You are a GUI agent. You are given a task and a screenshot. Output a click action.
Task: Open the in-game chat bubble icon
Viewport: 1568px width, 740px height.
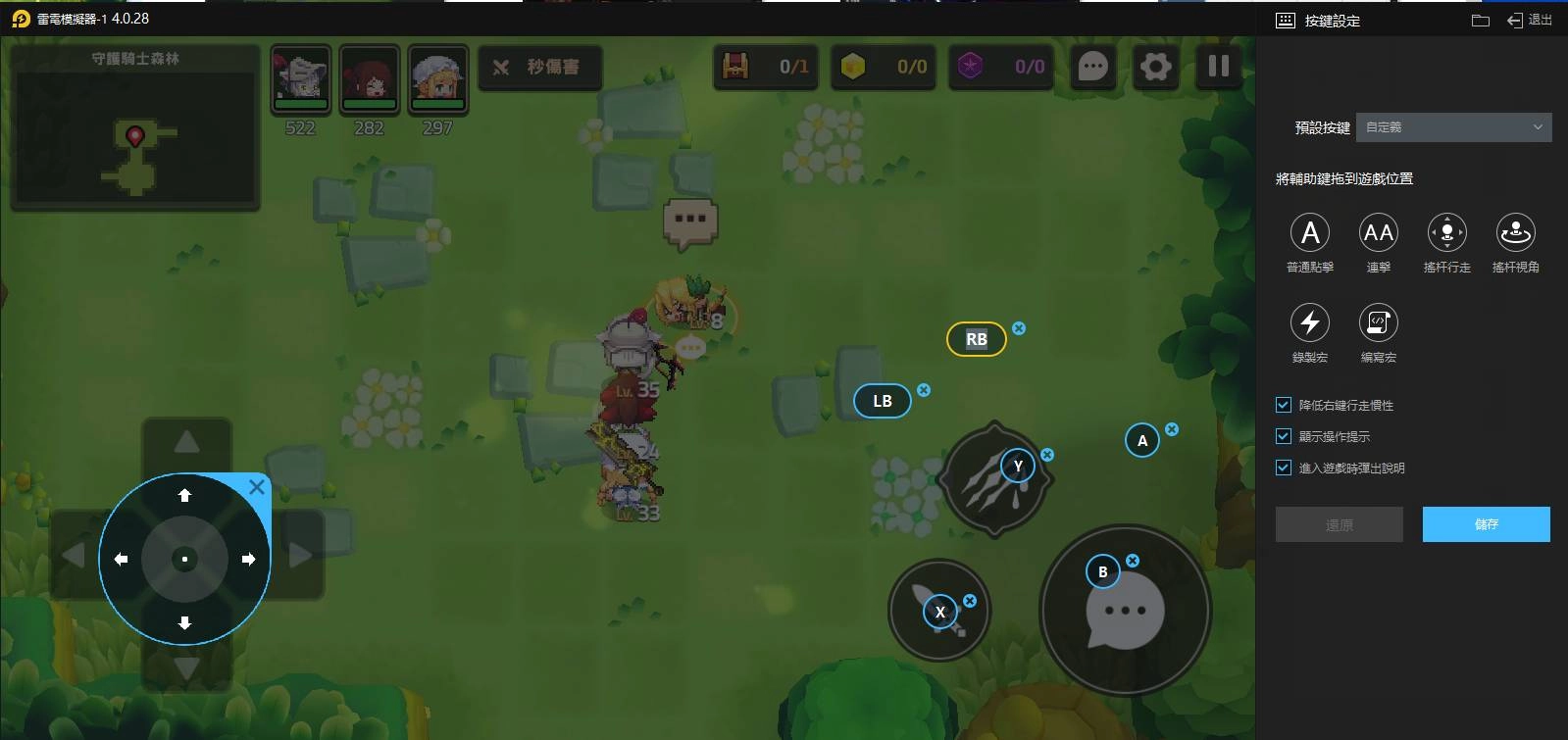click(x=1092, y=67)
